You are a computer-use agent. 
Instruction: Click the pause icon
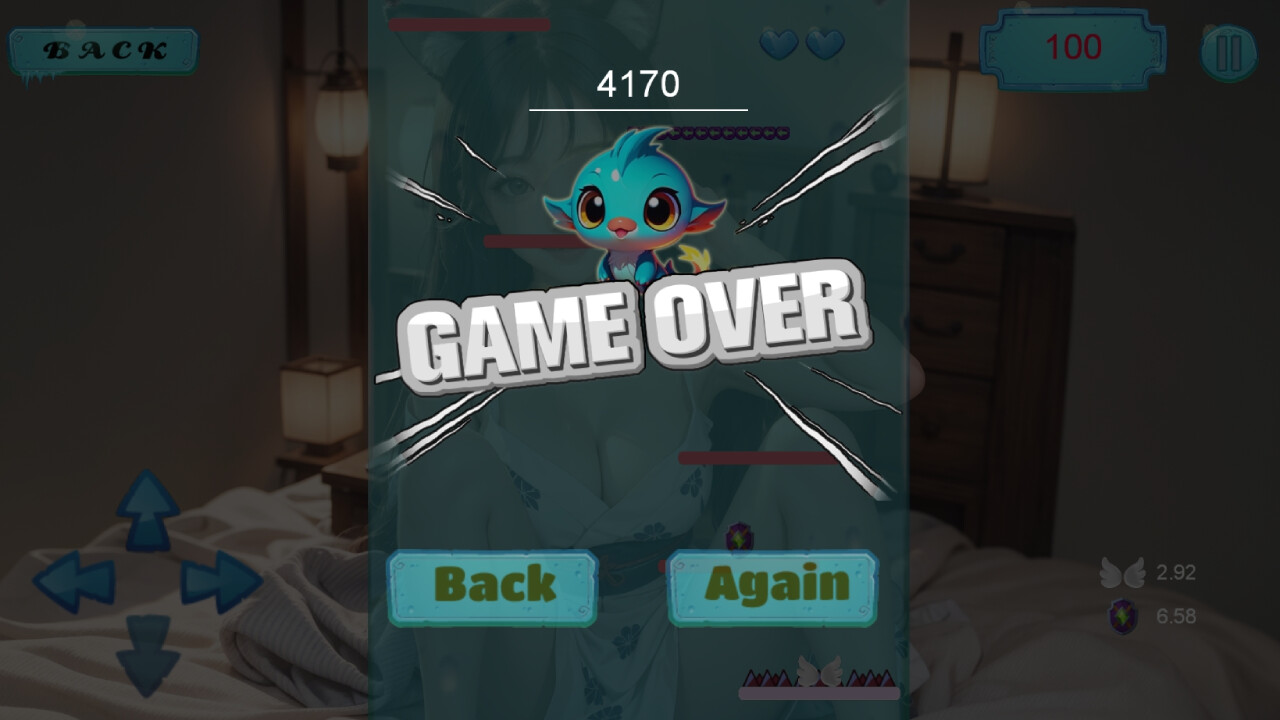point(1228,49)
